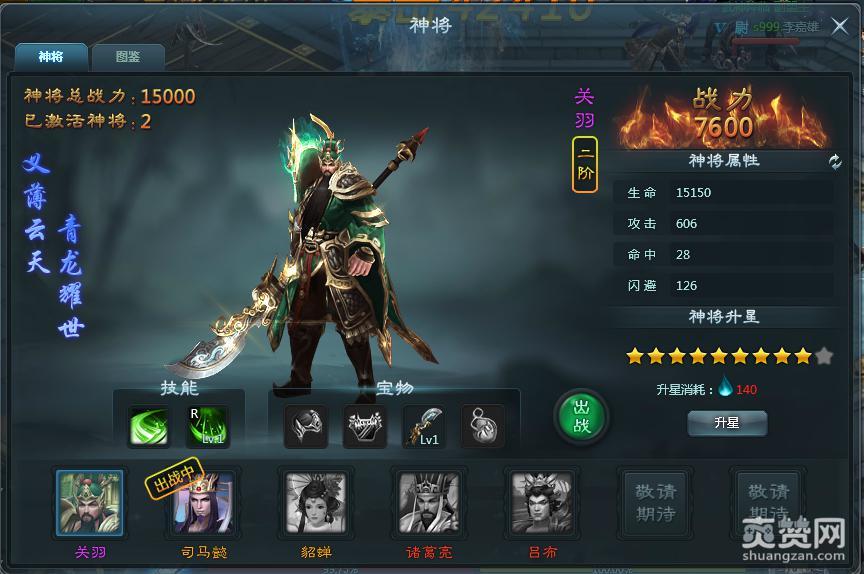Pick the 诸葛亮 general portrait
The width and height of the screenshot is (864, 574).
click(x=428, y=503)
